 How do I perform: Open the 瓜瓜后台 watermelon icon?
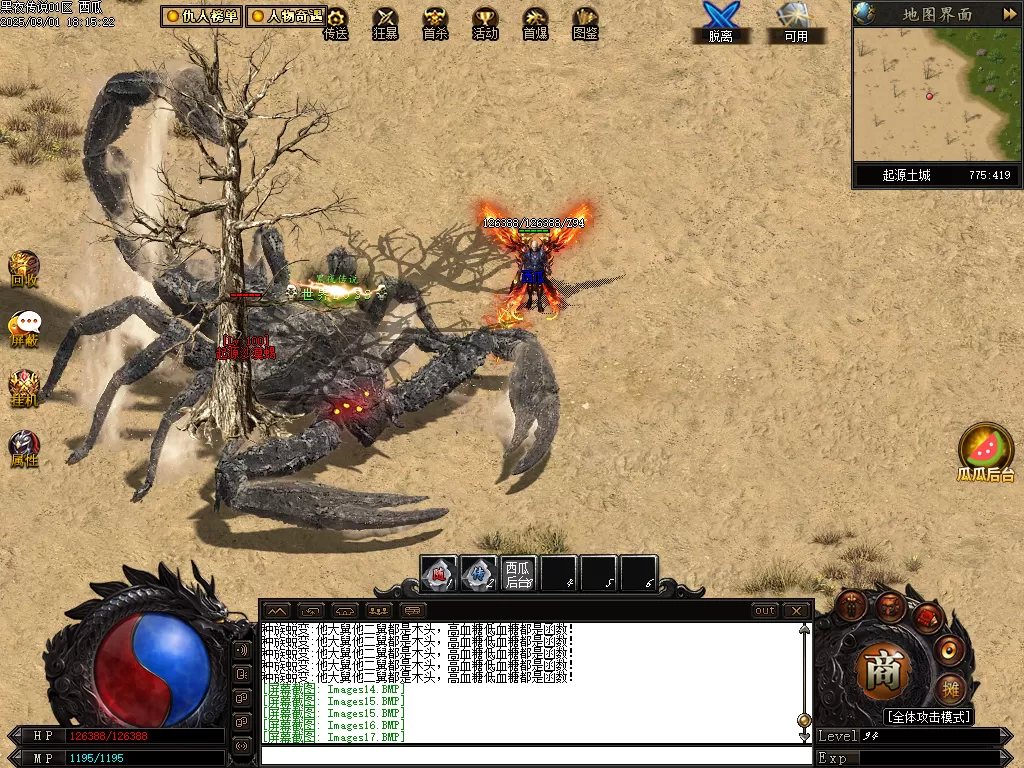coord(986,451)
